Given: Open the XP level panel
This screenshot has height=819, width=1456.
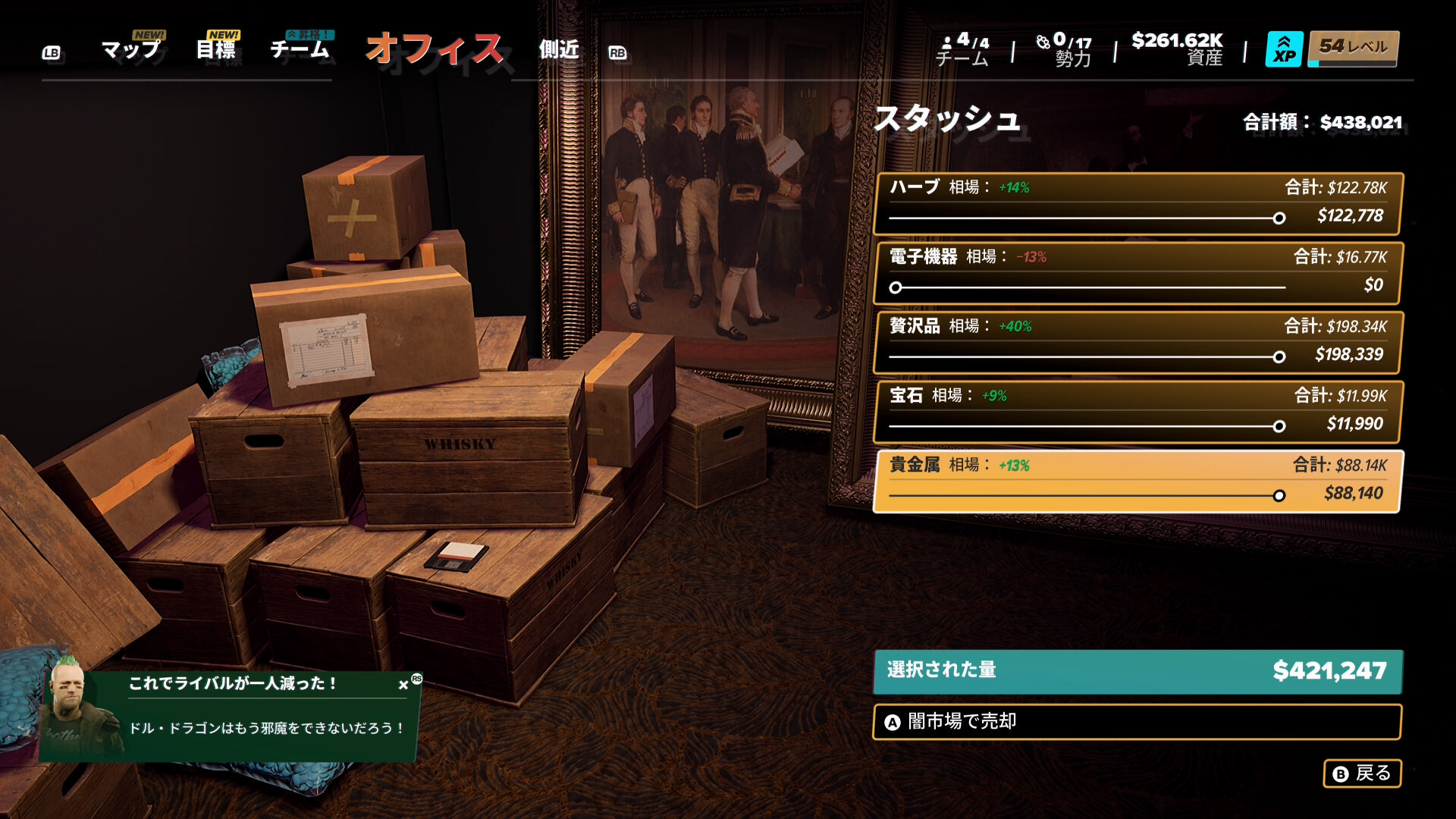Looking at the screenshot, I should (x=1332, y=49).
